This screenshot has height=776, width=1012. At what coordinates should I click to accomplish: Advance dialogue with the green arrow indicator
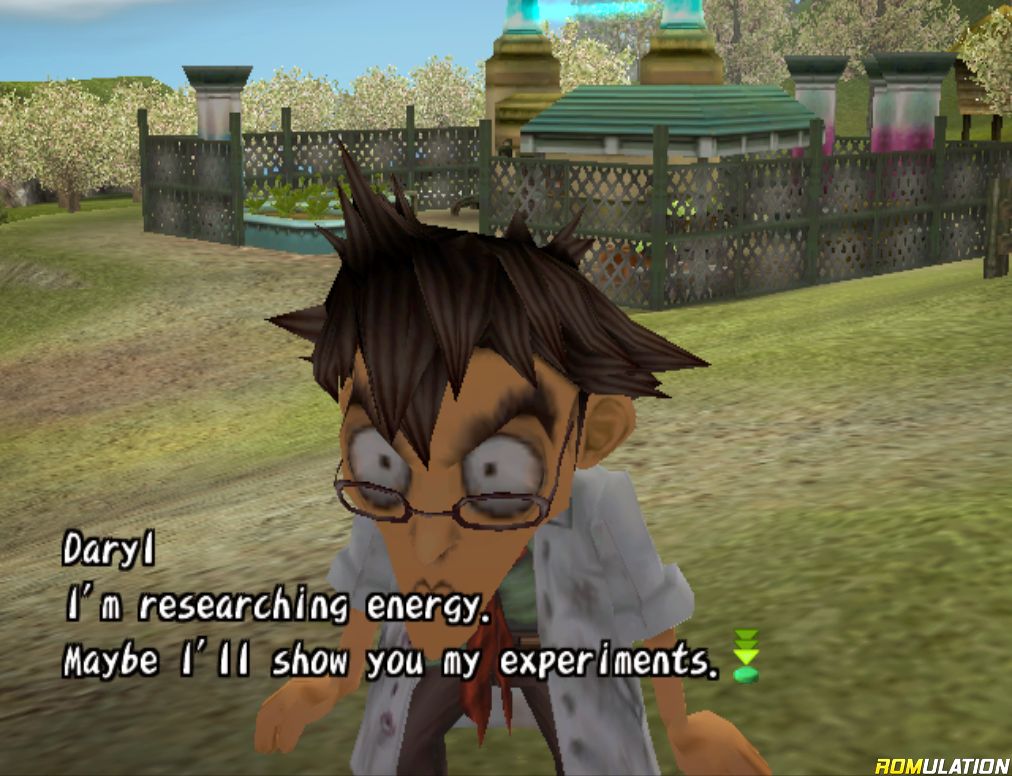[x=746, y=656]
